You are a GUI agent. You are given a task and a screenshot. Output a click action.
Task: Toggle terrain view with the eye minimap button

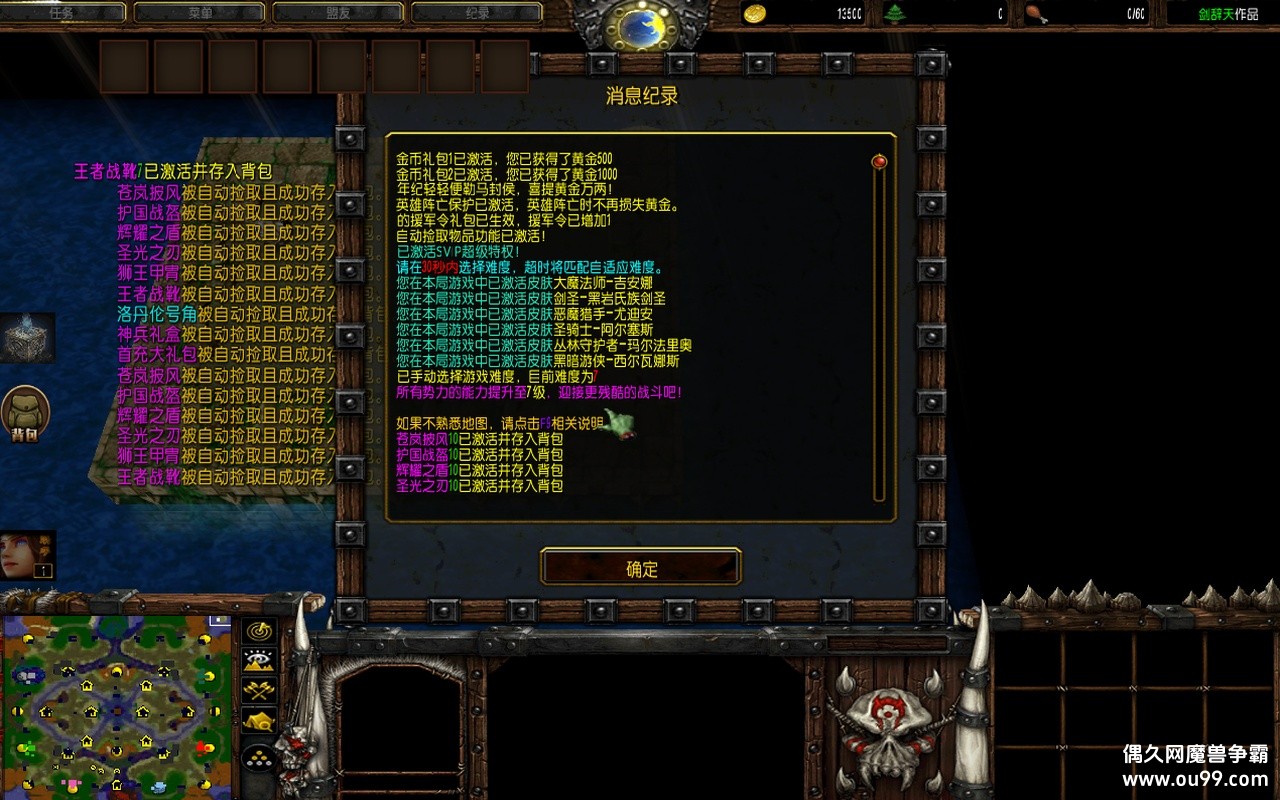pyautogui.click(x=257, y=660)
